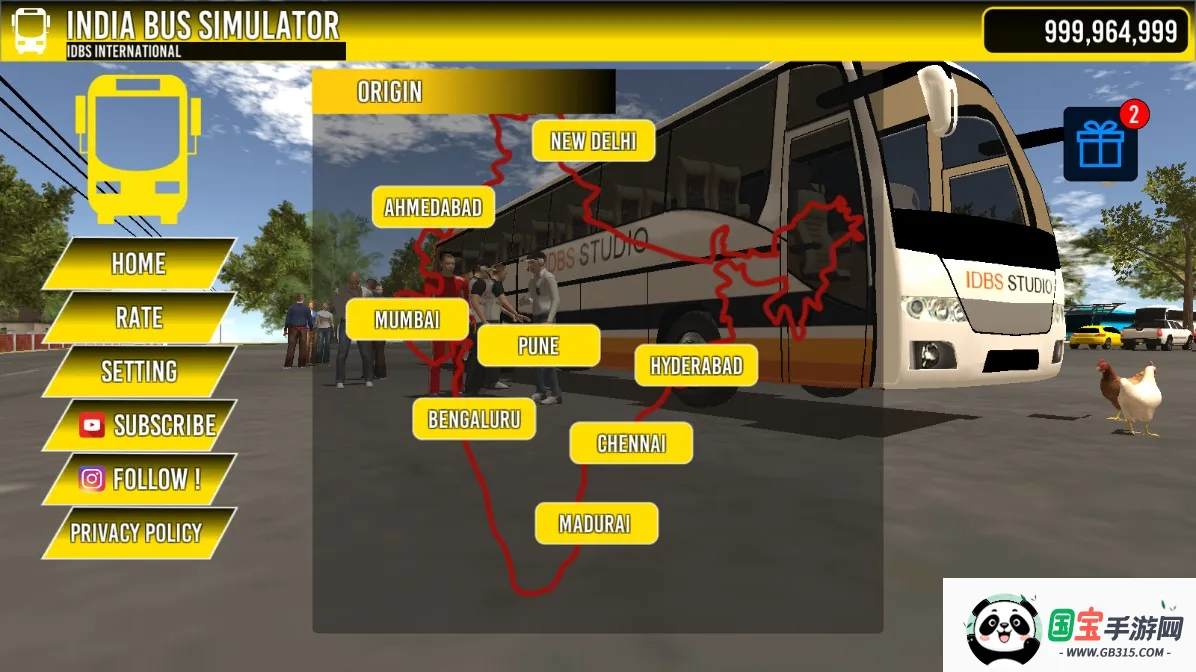Image resolution: width=1196 pixels, height=672 pixels.
Task: Click the large yellow bus icon
Action: tap(138, 148)
